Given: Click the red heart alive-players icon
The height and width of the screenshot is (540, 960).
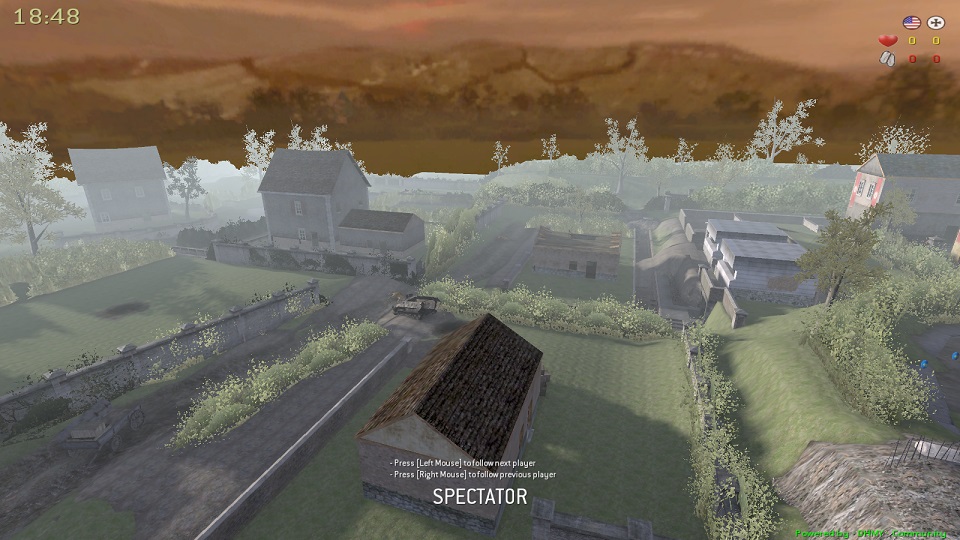Looking at the screenshot, I should click(886, 41).
